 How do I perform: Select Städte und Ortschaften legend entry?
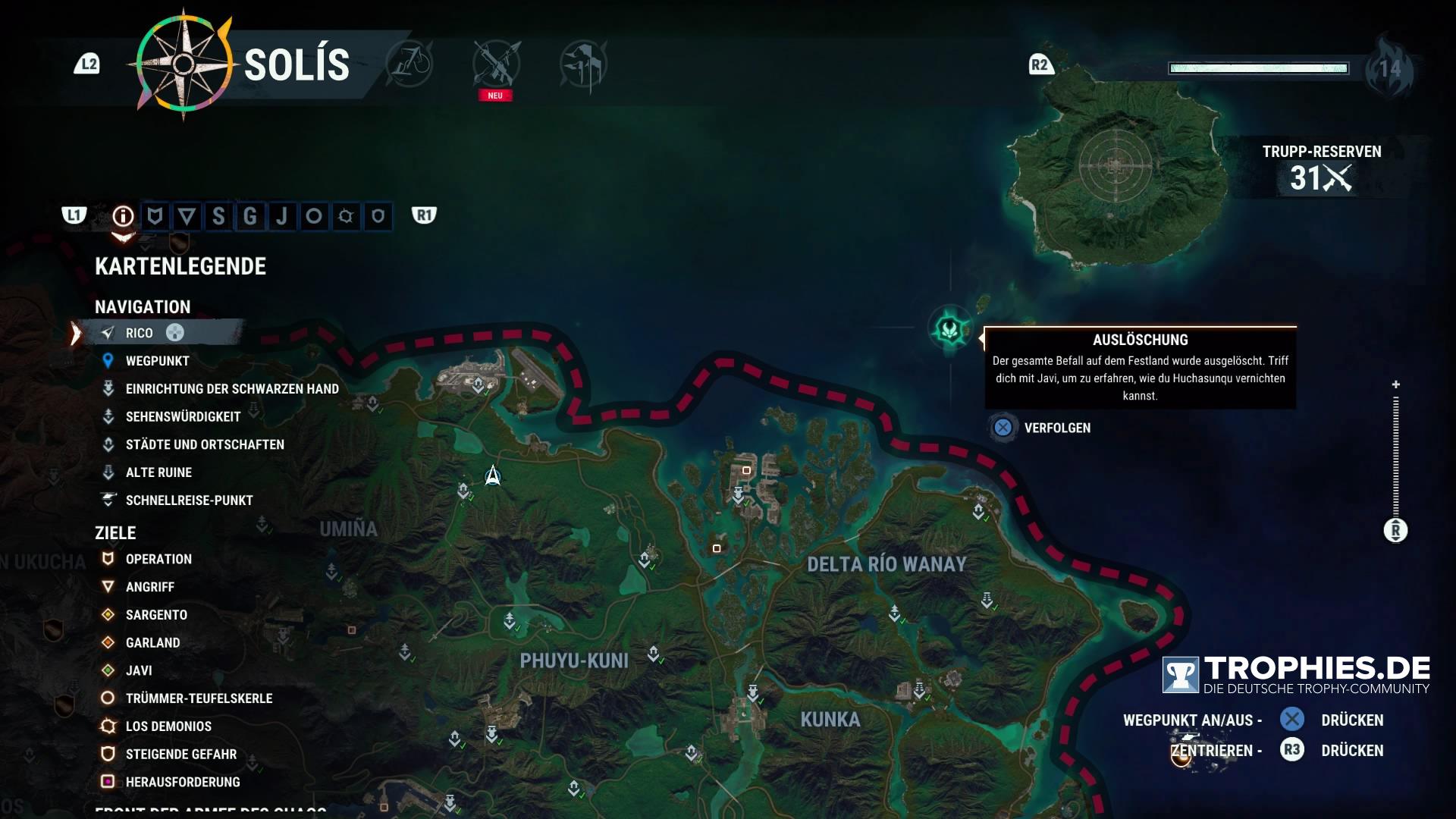[205, 444]
